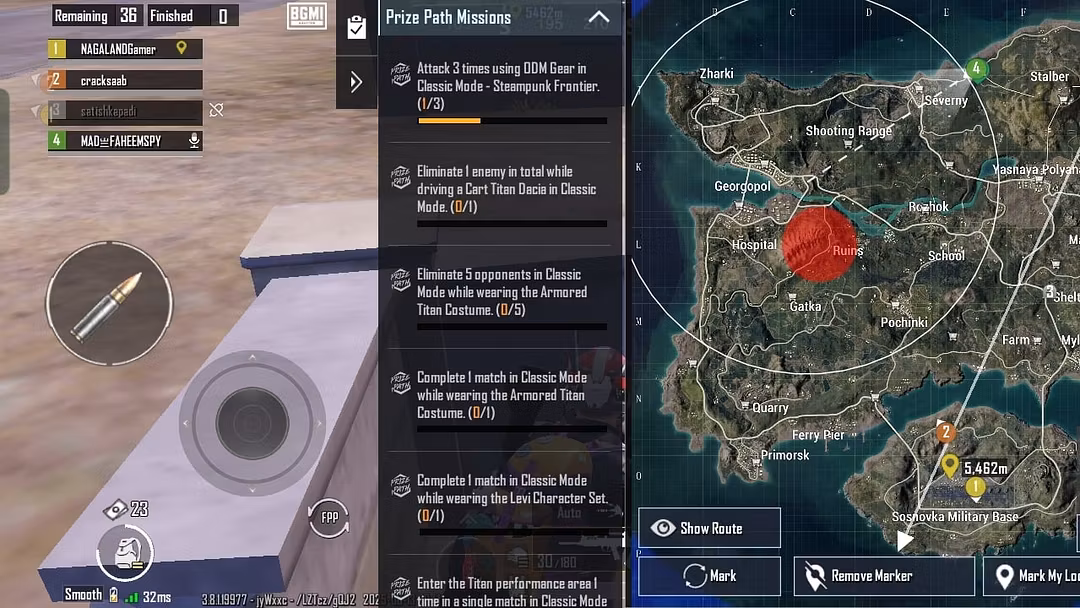Screen dimensions: 1080x608
Task: Click Remove Marker on the map
Action: (884, 576)
